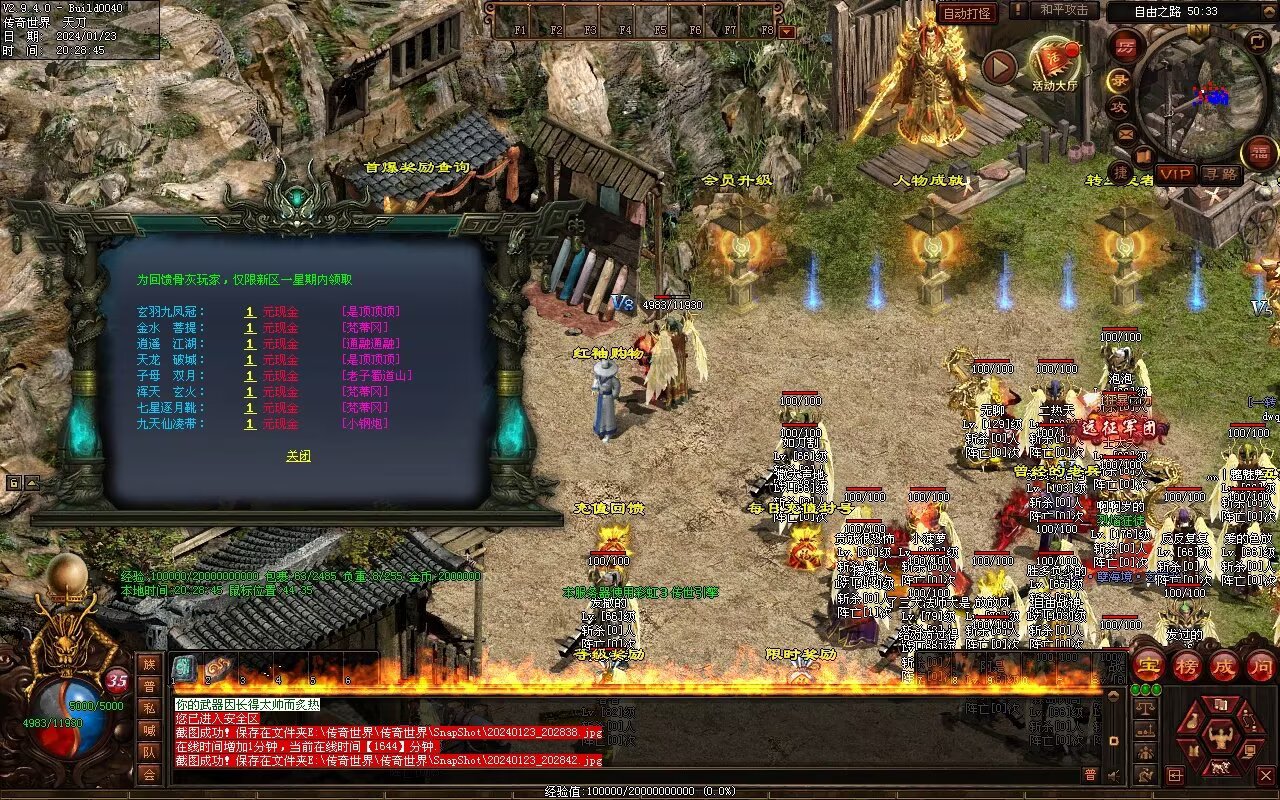Open the 成 achievements round button
The height and width of the screenshot is (800, 1280).
(x=1224, y=666)
